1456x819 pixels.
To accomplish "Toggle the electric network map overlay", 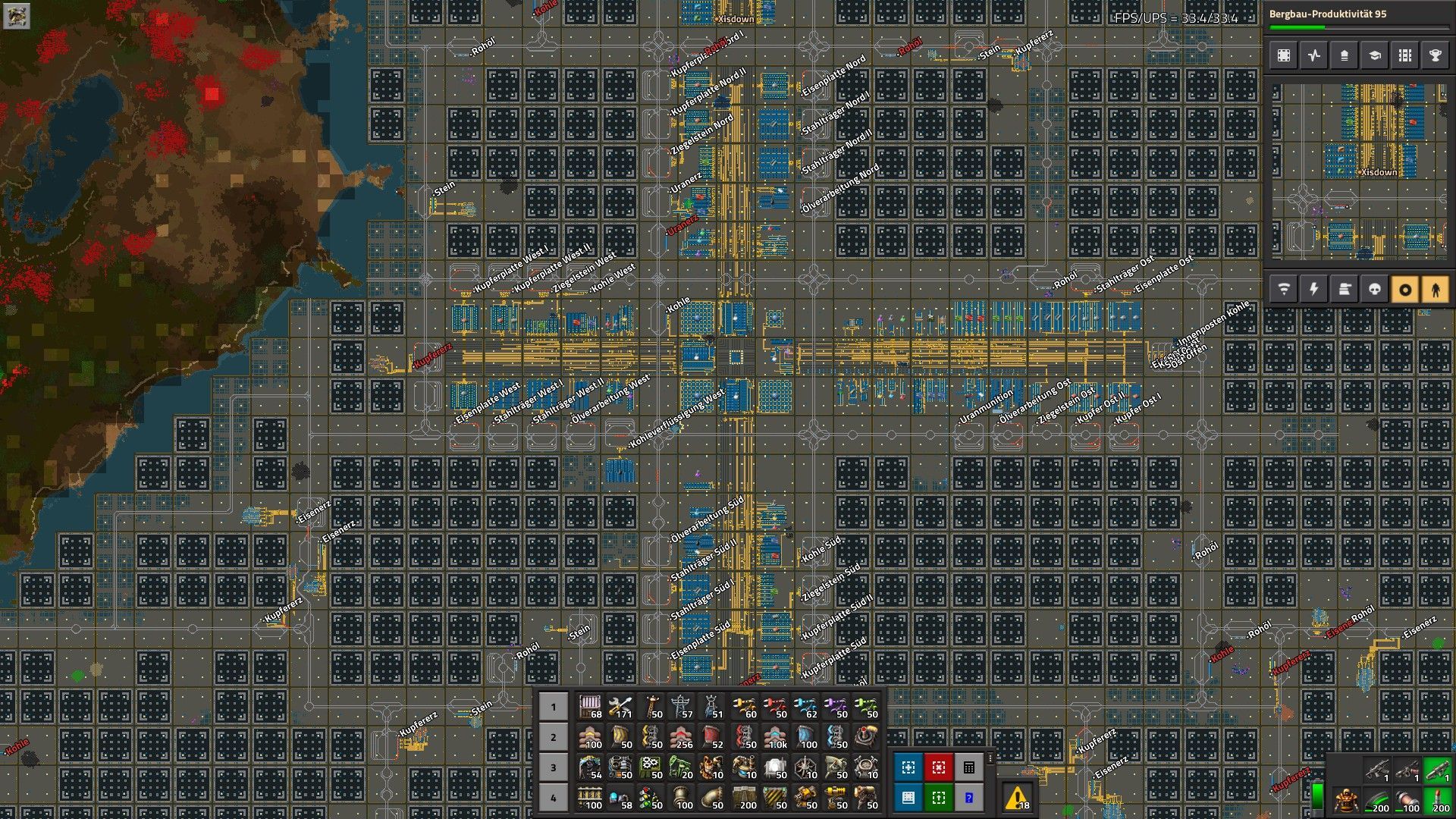I will [1313, 288].
